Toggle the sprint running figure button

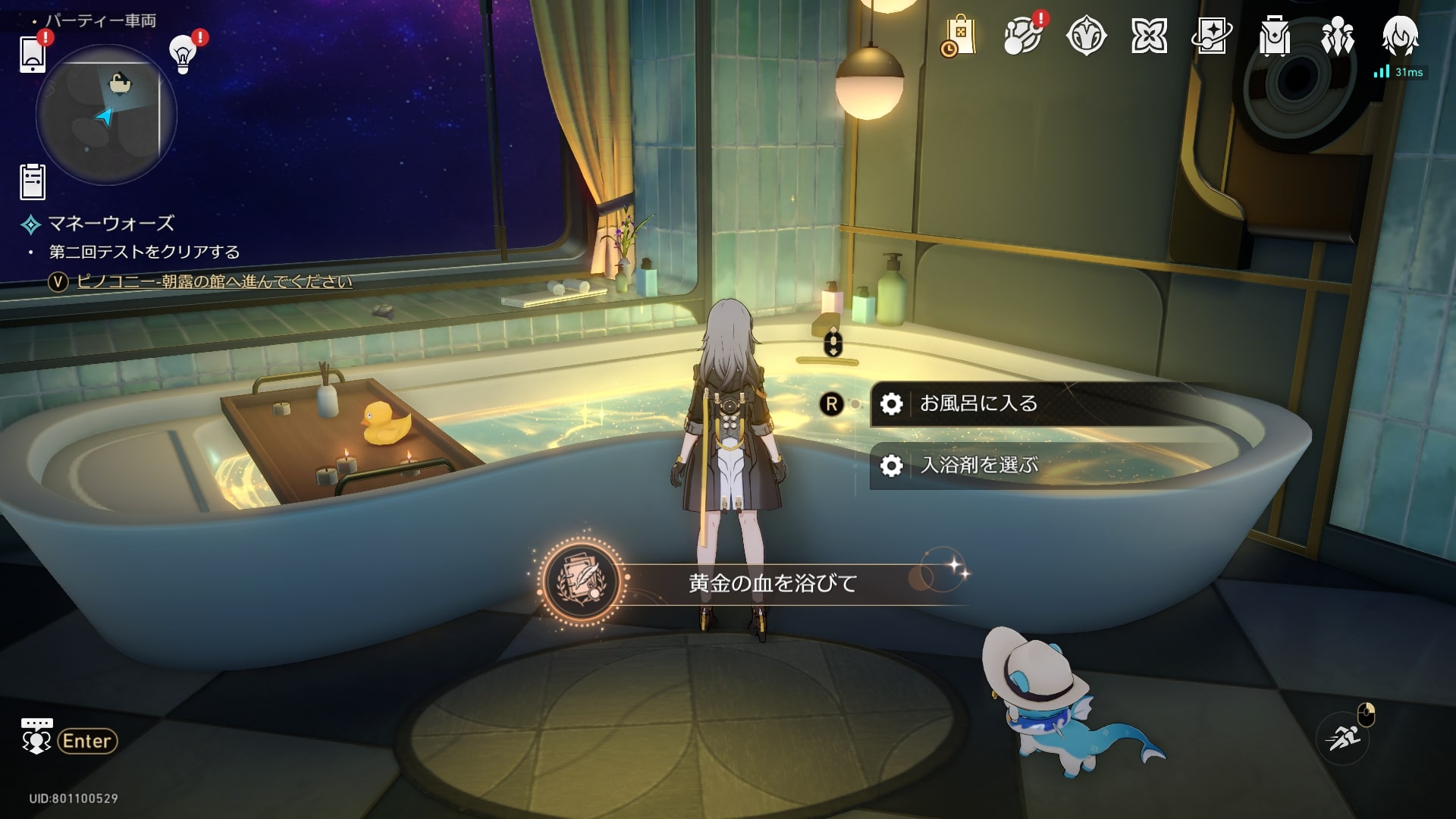(x=1343, y=737)
